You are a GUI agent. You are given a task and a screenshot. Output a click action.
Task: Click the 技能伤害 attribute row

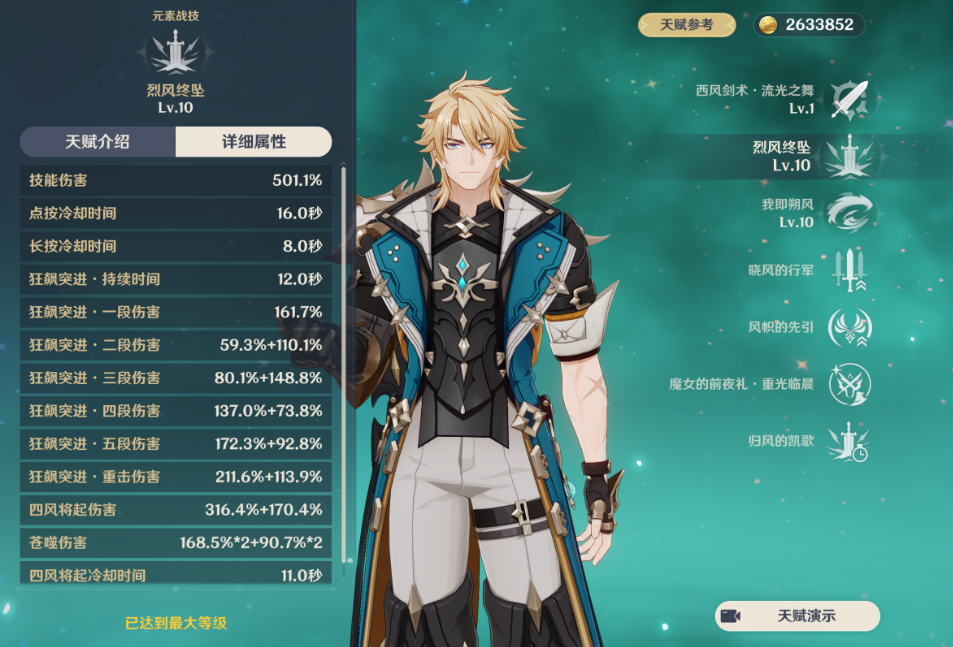click(176, 181)
